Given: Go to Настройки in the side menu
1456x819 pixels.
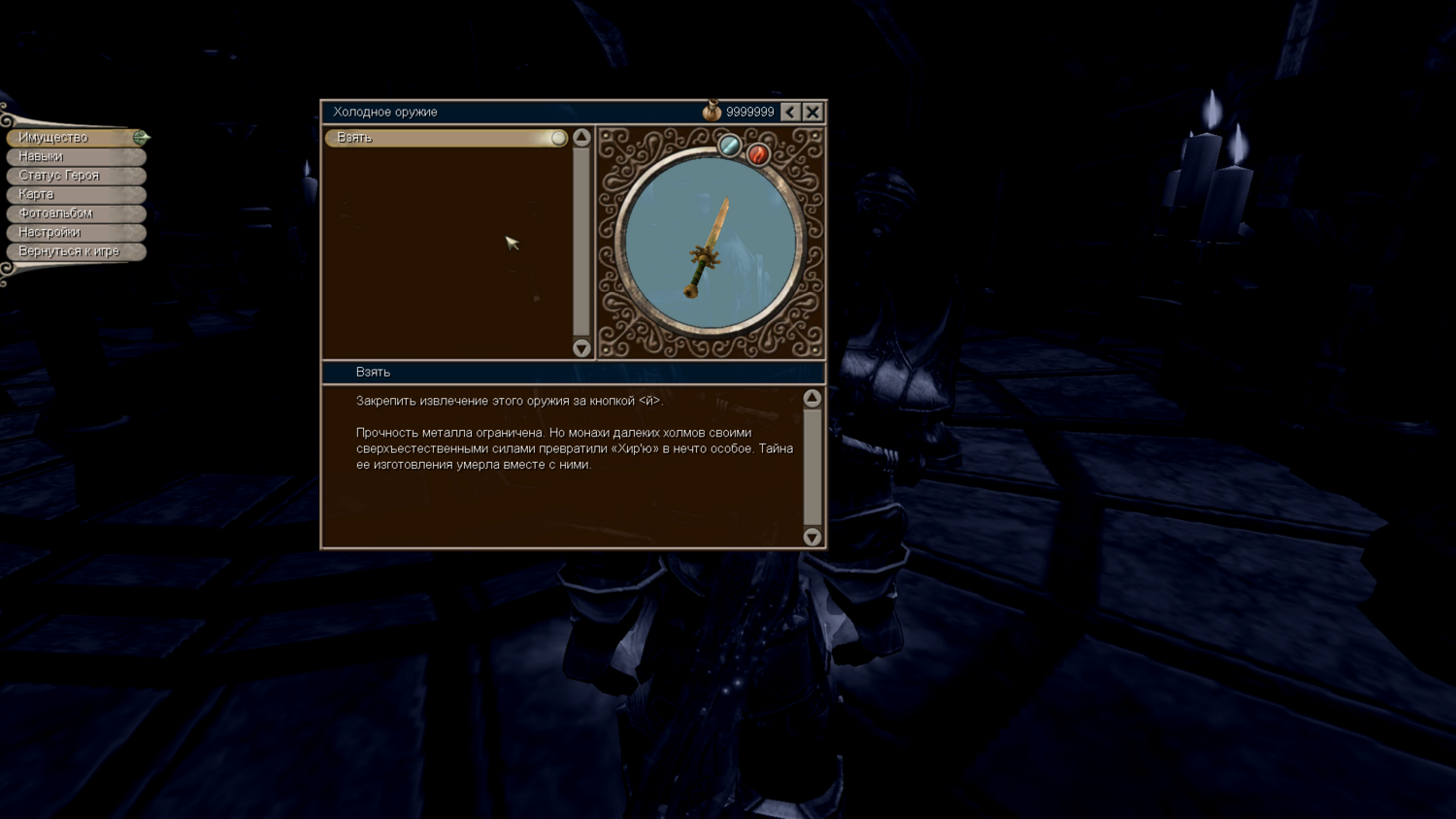Looking at the screenshot, I should pyautogui.click(x=75, y=232).
